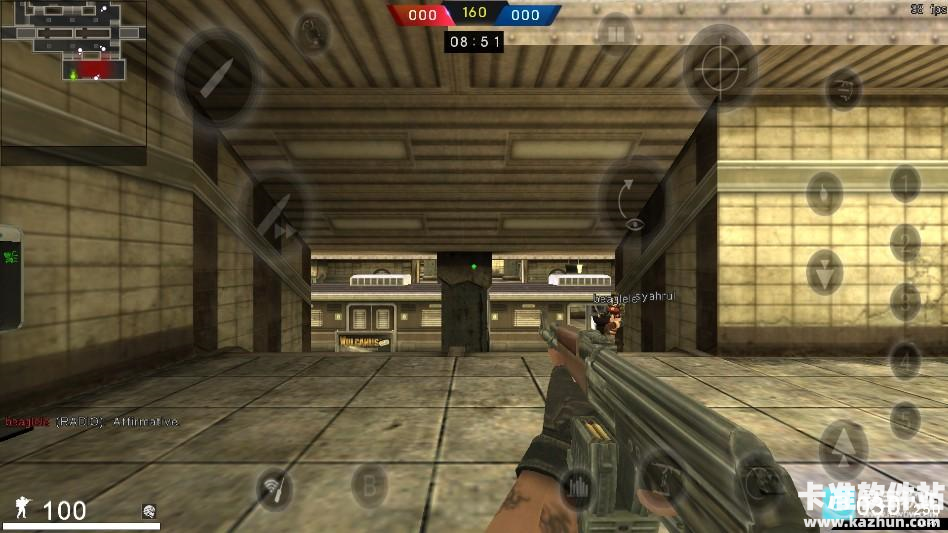Open the radio signal command button

pos(275,488)
